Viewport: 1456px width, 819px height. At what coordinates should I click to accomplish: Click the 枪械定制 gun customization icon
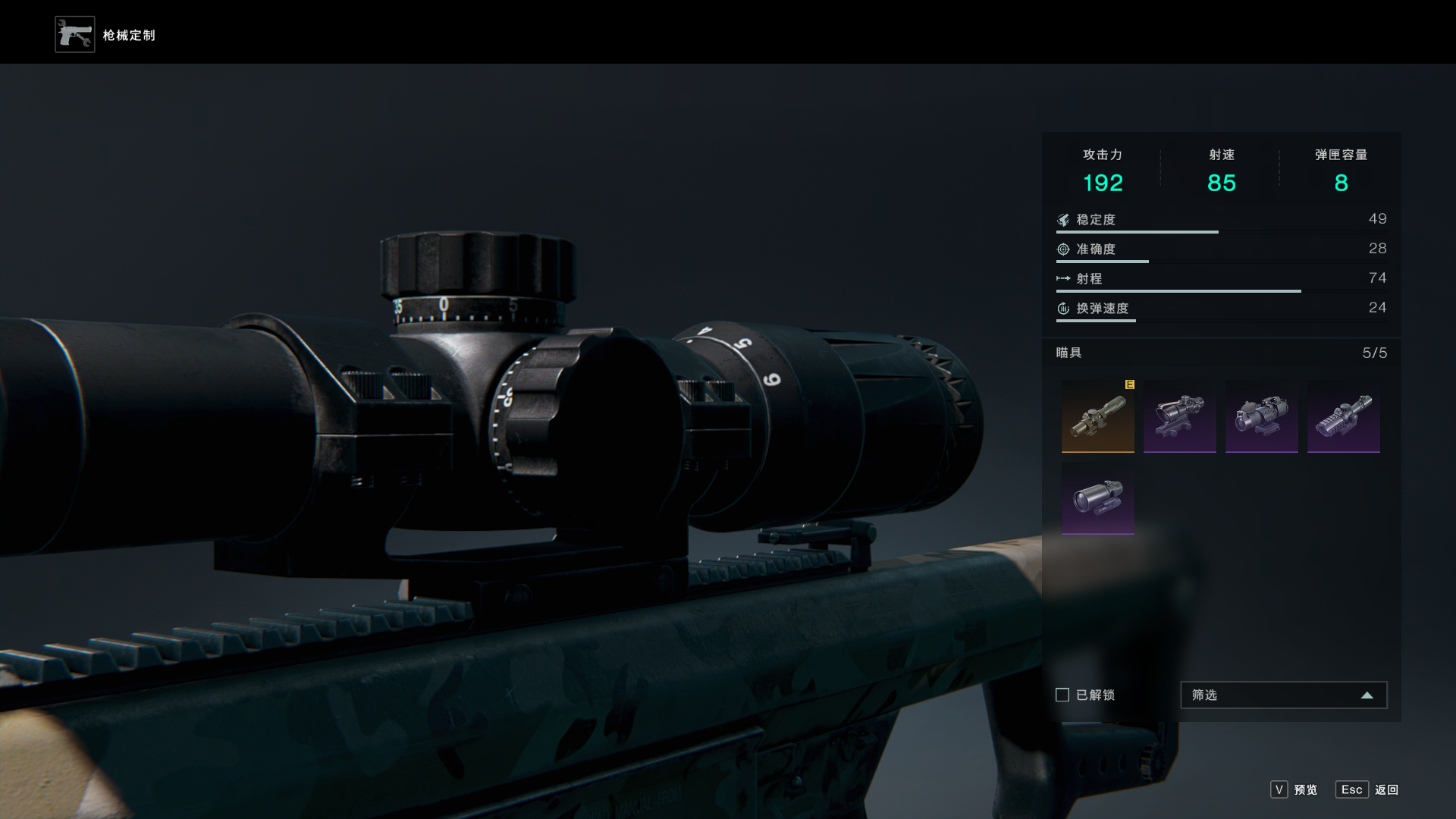(x=75, y=35)
